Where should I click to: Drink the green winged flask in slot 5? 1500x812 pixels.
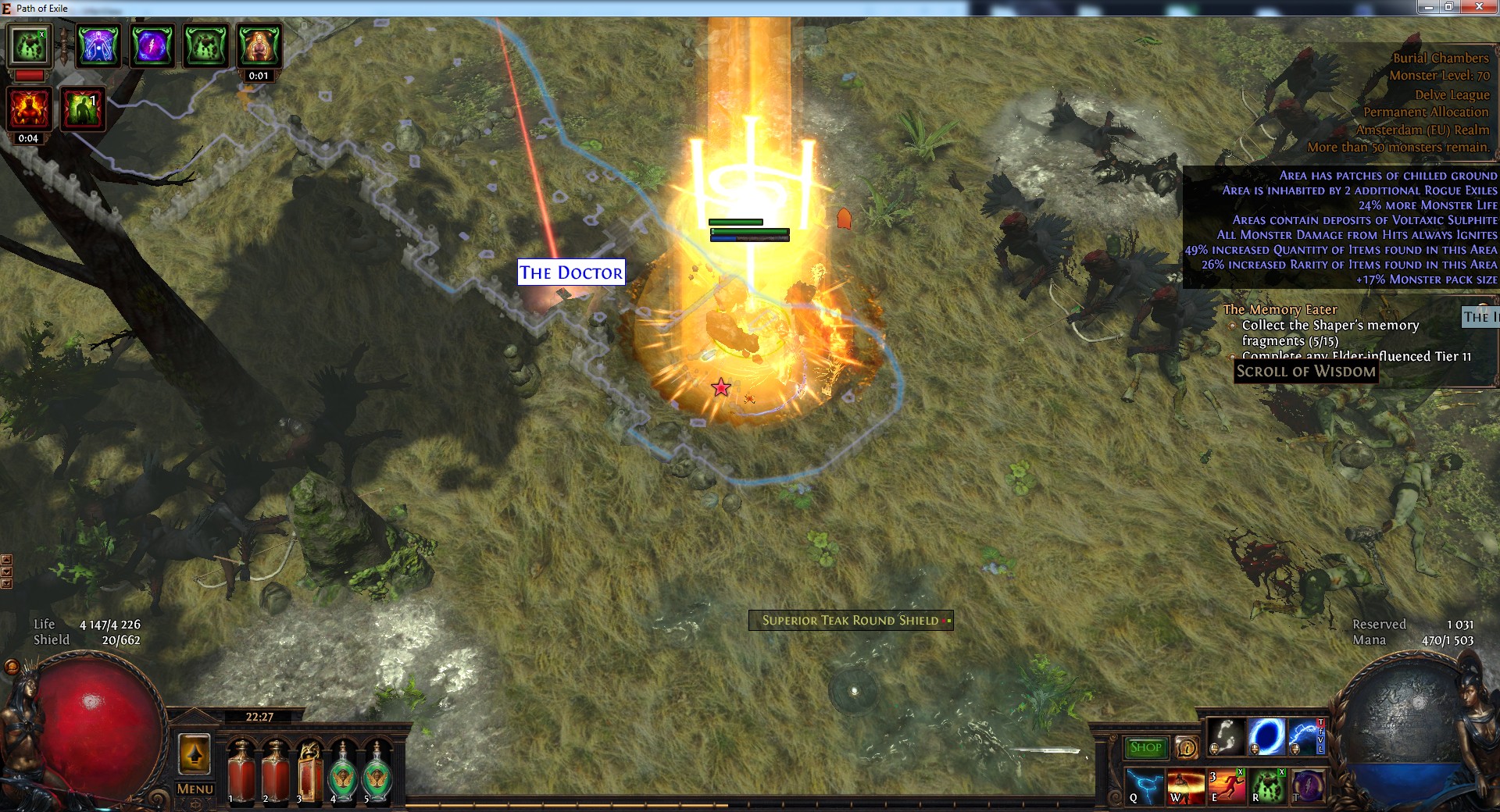[377, 773]
